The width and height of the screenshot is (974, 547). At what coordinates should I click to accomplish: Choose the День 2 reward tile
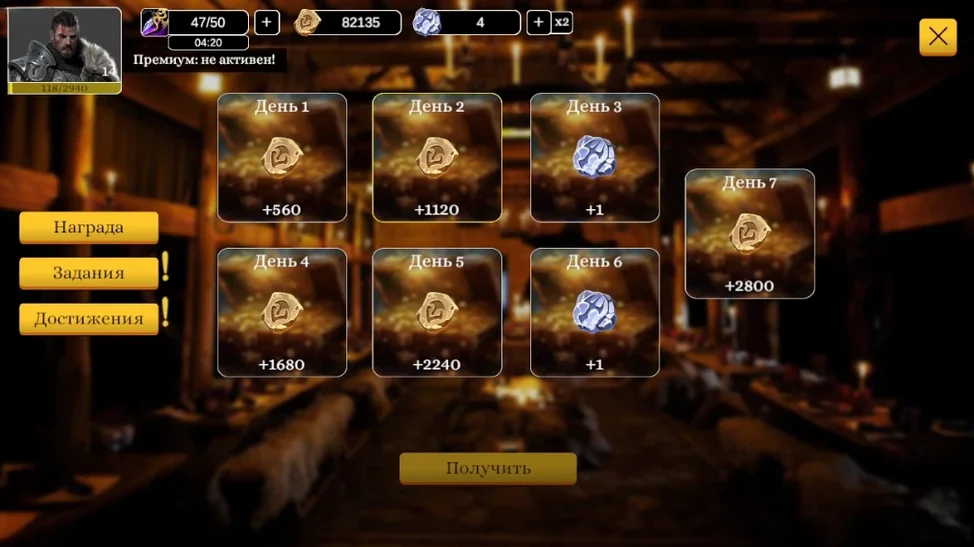tap(437, 158)
